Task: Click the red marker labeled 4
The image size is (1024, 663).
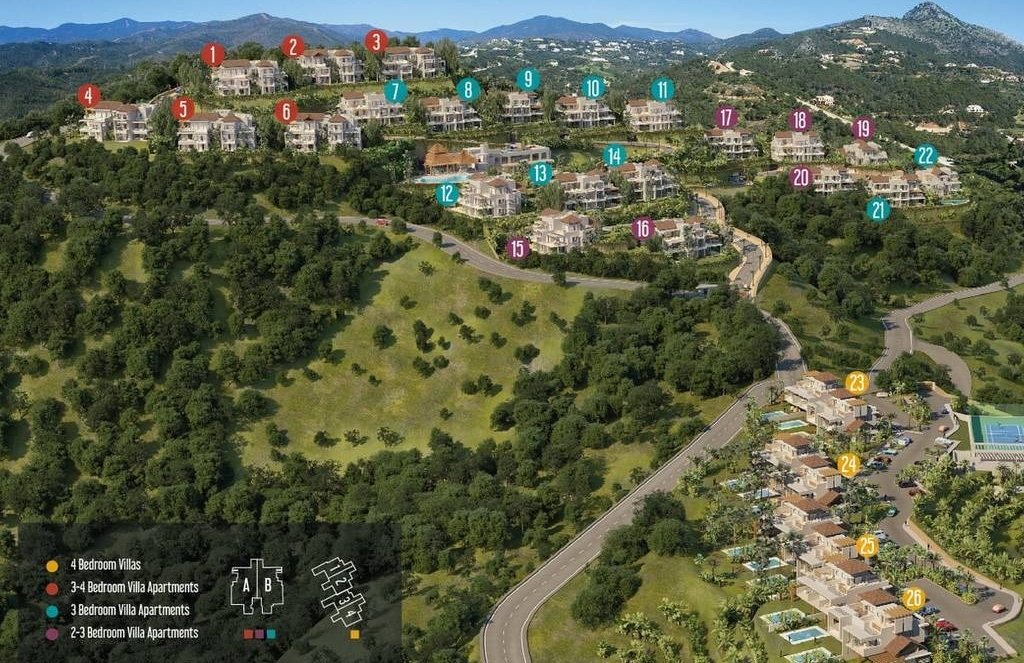Action: coord(89,96)
